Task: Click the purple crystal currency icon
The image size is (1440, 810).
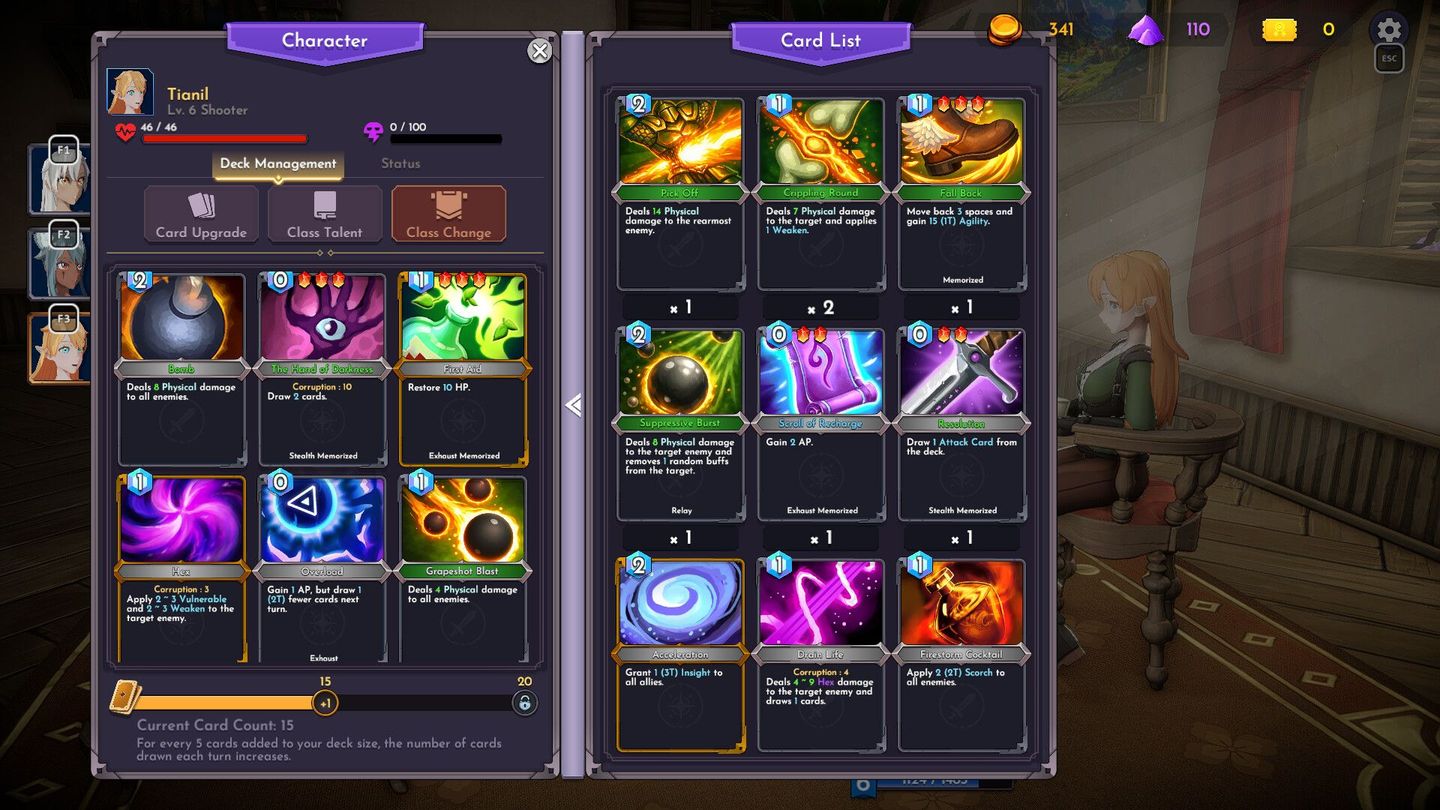Action: pos(1148,29)
